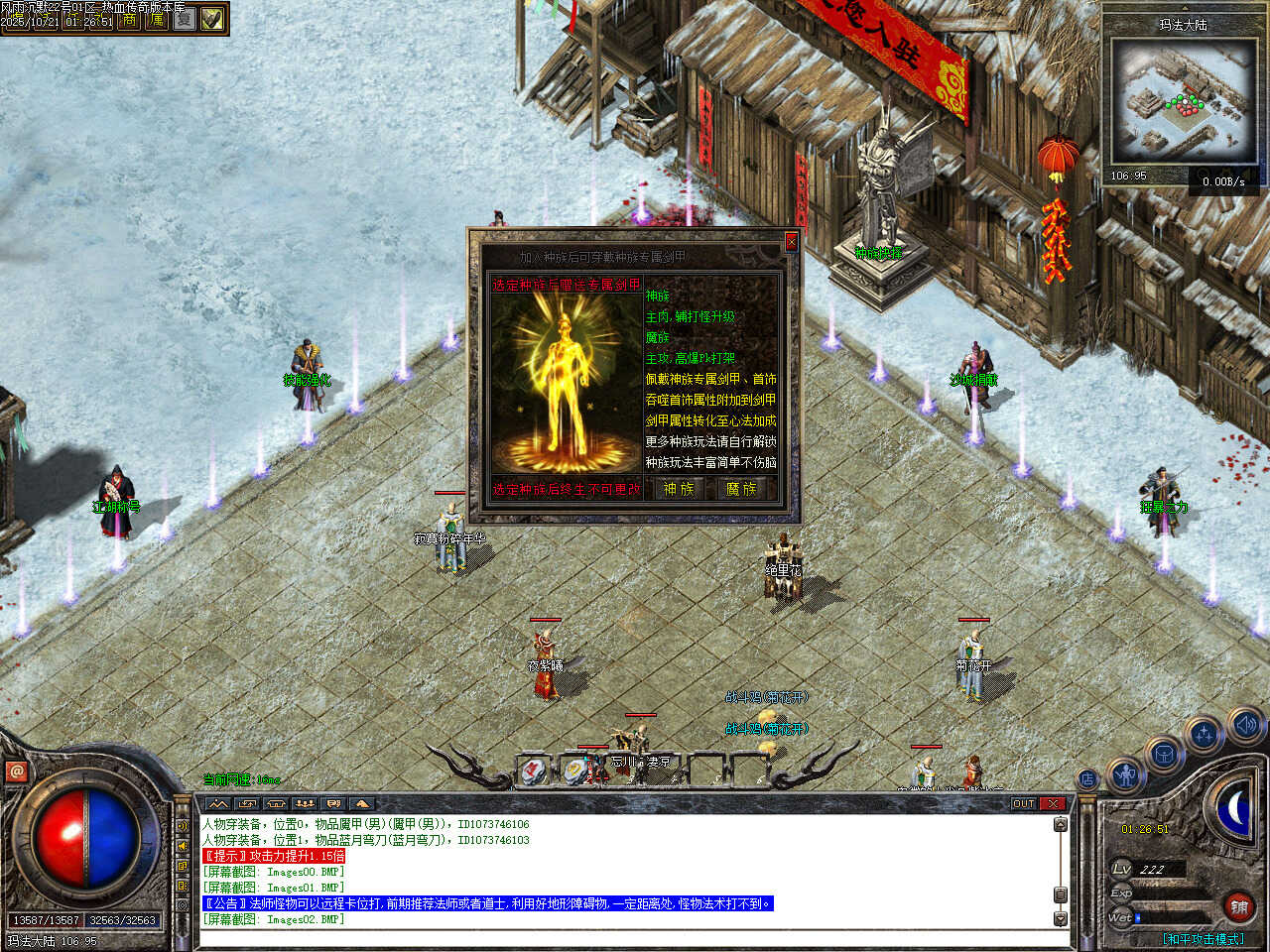Click the red X button above chat

coord(1053,803)
